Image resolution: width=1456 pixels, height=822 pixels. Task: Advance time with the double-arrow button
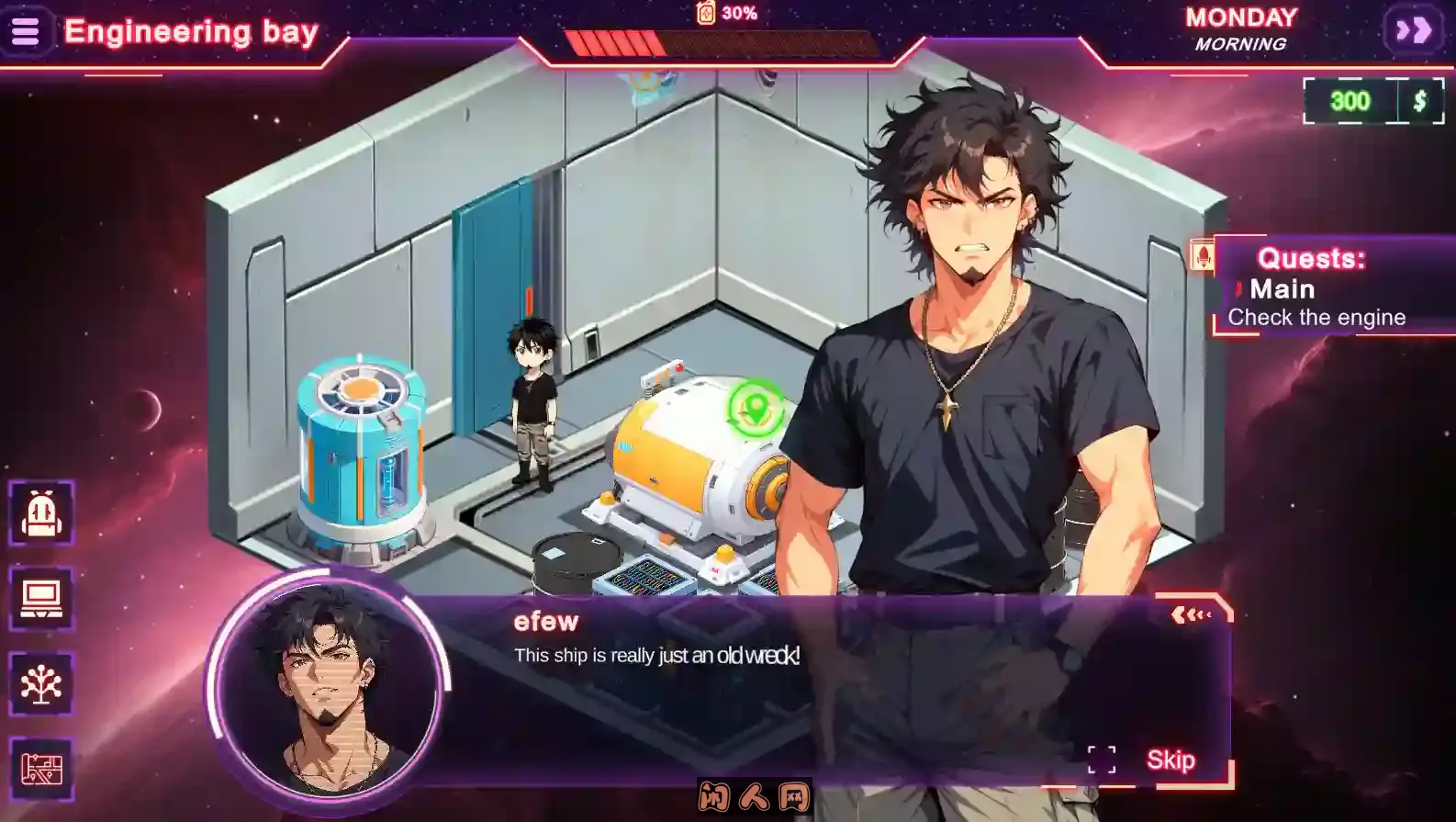tap(1413, 31)
